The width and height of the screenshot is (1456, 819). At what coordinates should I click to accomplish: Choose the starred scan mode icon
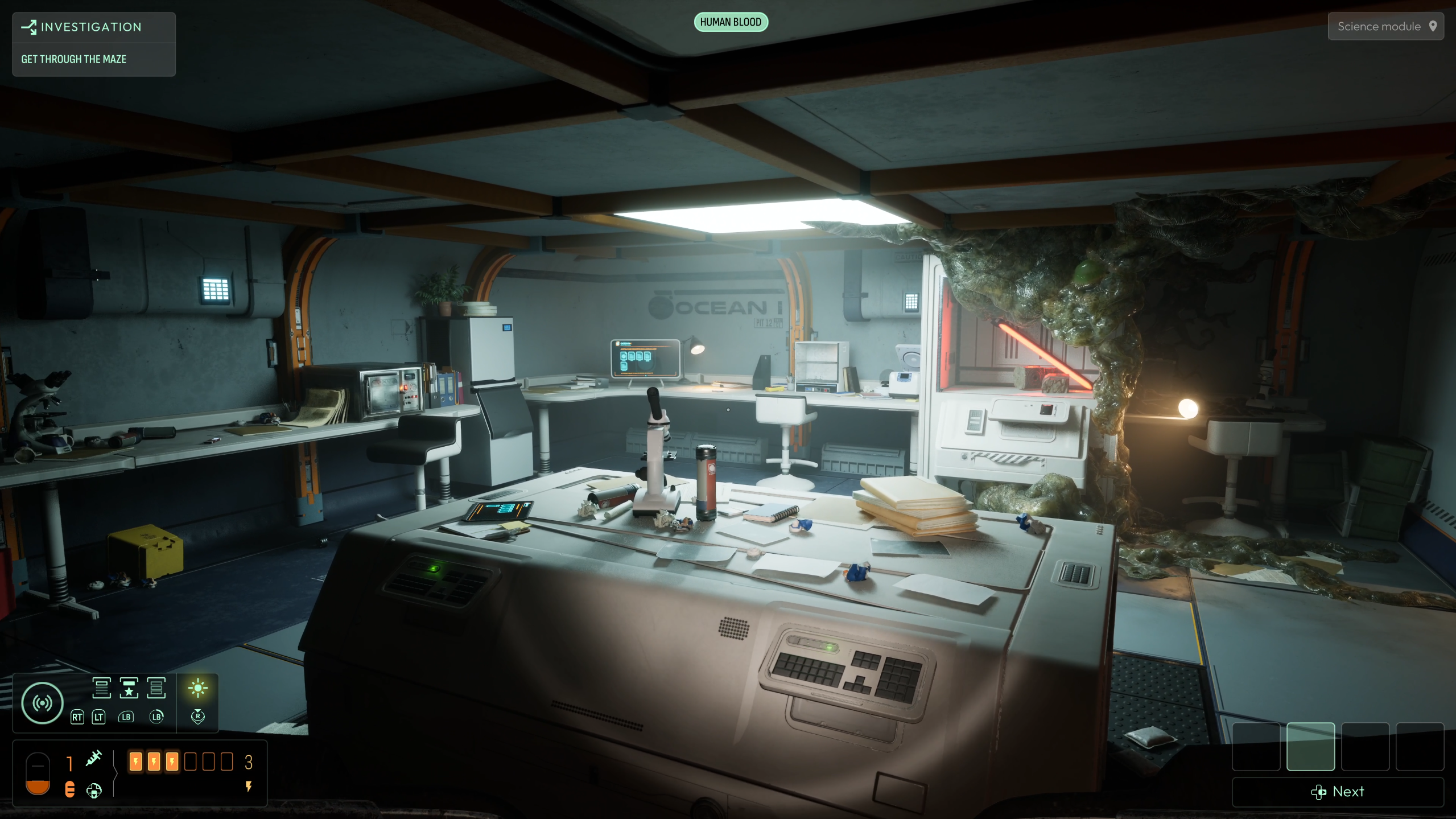click(x=129, y=688)
